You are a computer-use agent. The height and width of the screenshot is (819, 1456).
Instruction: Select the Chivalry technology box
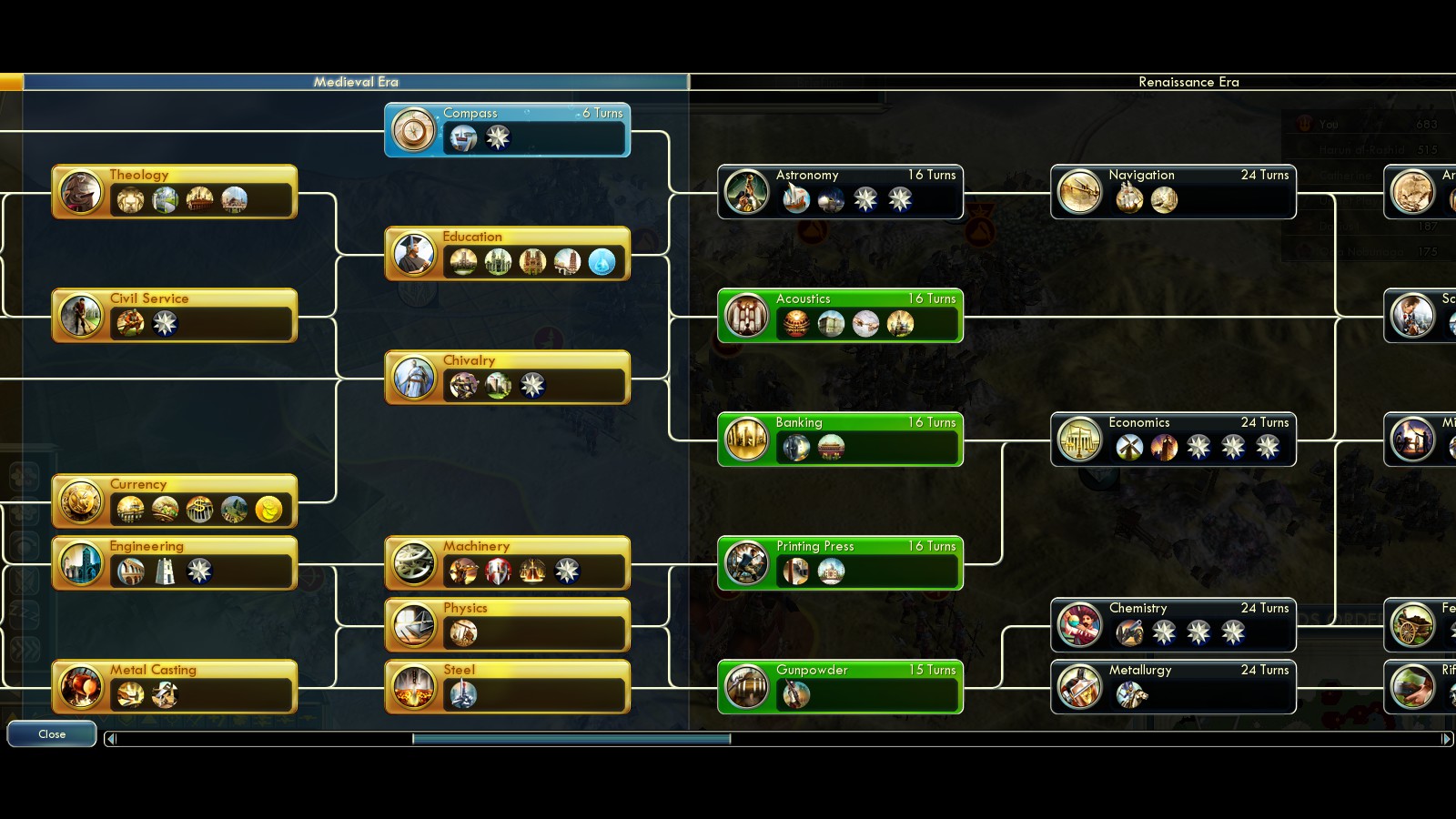(507, 378)
